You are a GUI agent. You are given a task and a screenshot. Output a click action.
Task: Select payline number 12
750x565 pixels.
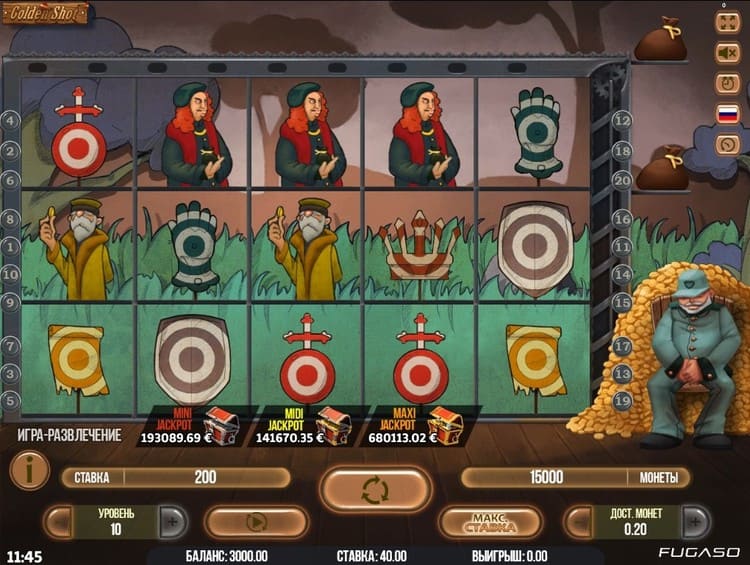[622, 120]
